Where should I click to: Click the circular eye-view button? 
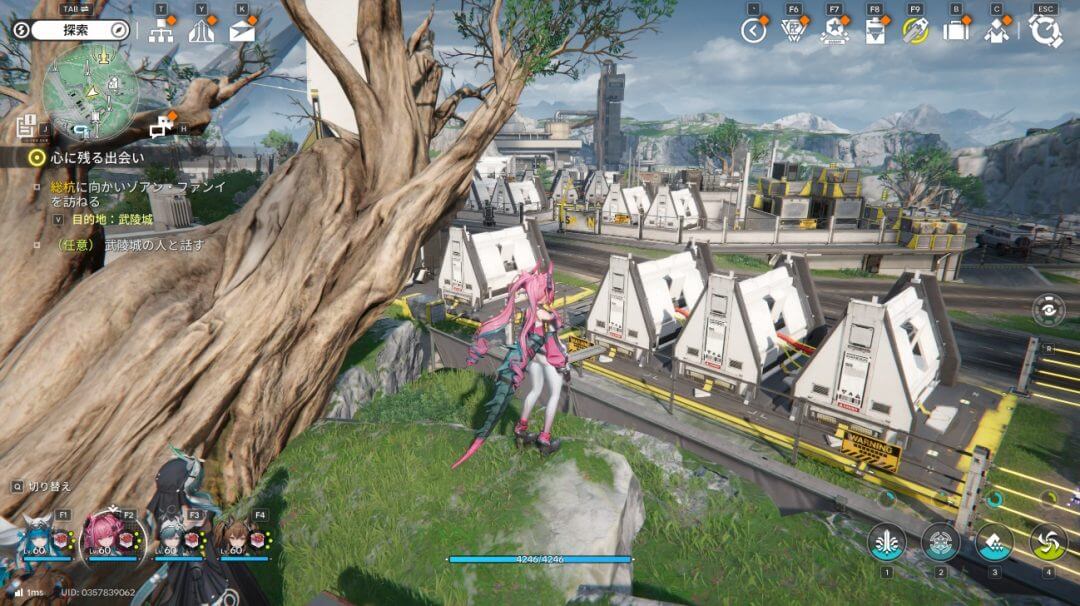[1049, 310]
